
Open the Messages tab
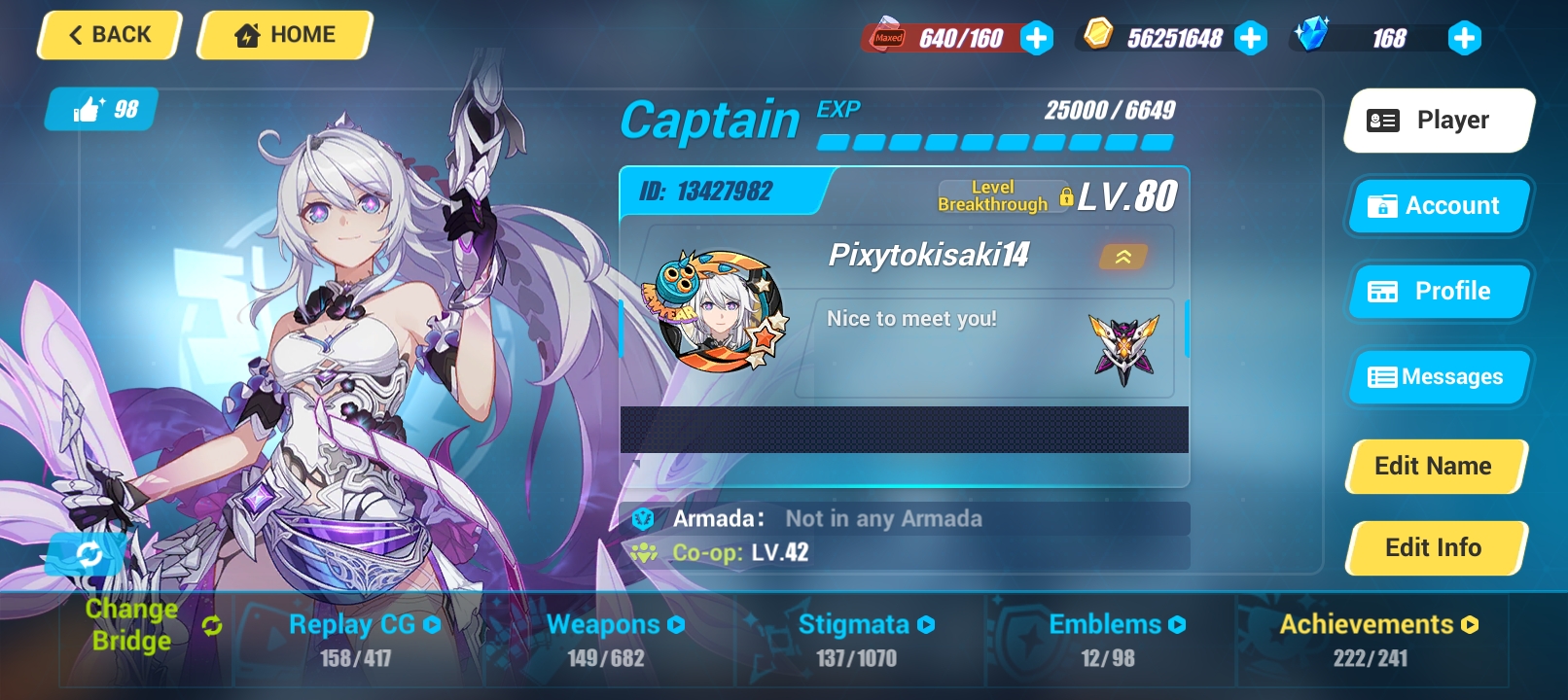click(x=1438, y=377)
